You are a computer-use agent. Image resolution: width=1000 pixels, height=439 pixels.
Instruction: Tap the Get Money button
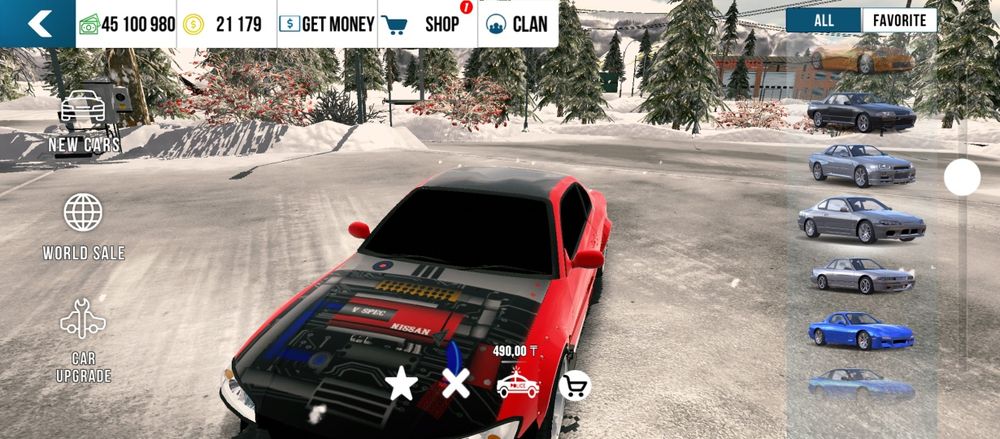(x=327, y=24)
